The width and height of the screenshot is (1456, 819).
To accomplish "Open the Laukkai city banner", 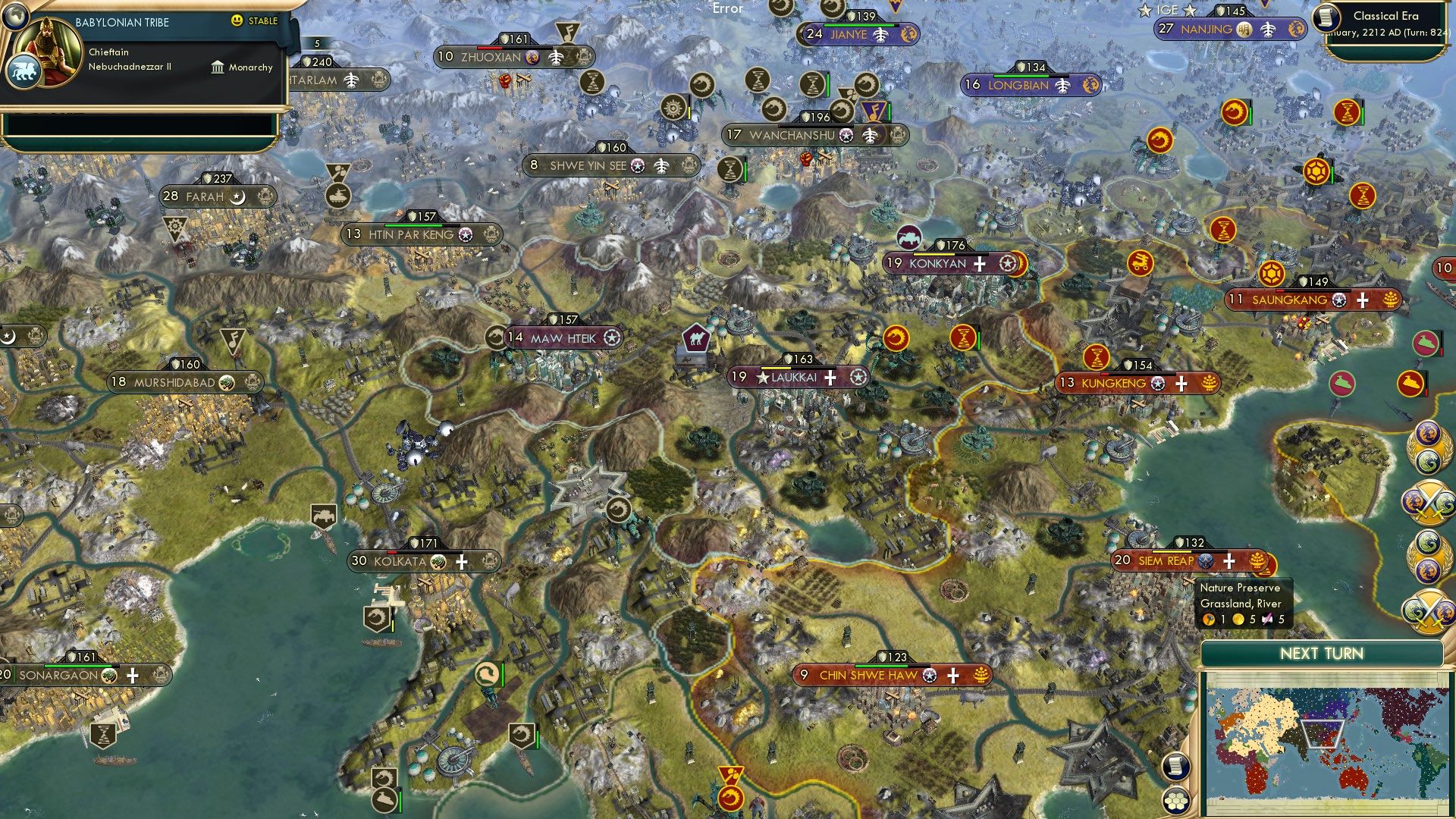I will point(802,375).
